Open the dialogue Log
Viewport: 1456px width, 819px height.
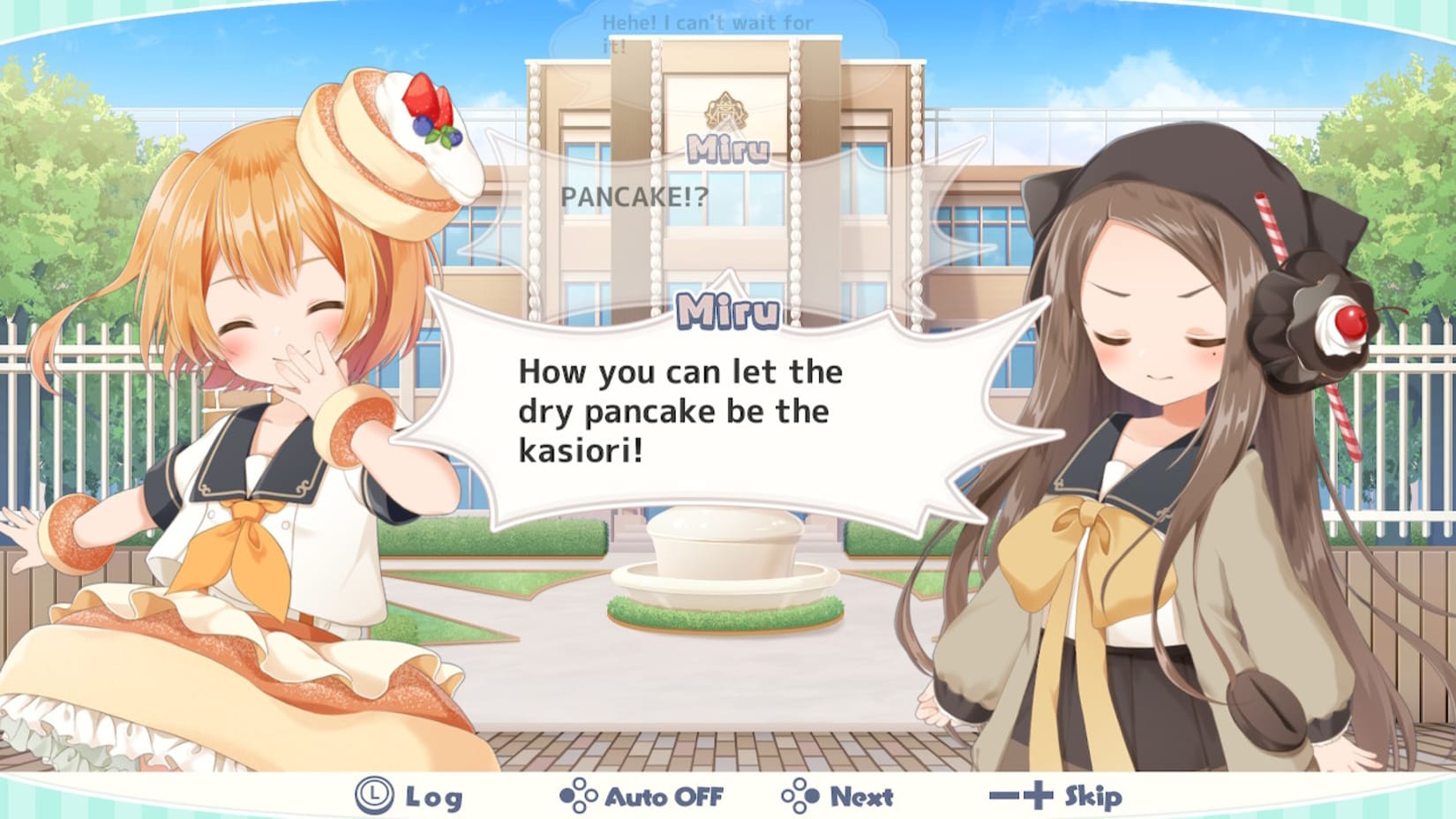coord(409,797)
